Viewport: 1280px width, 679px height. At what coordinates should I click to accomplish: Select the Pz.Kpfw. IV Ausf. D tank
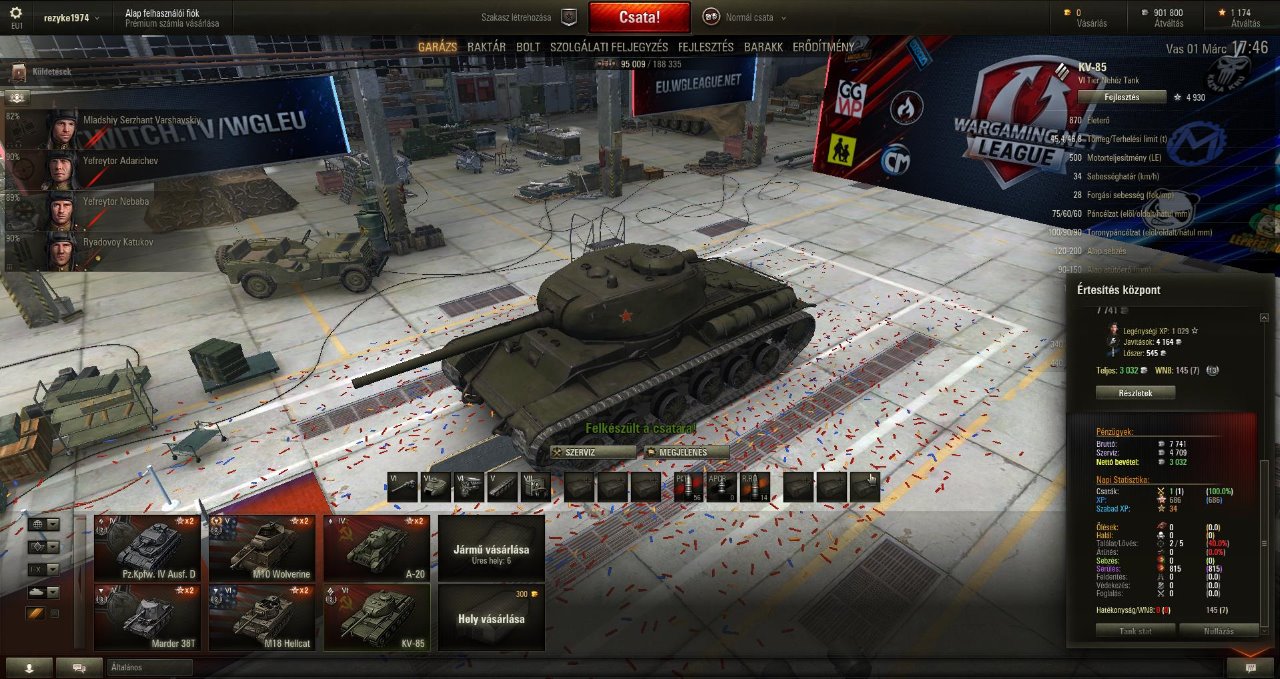[x=147, y=548]
